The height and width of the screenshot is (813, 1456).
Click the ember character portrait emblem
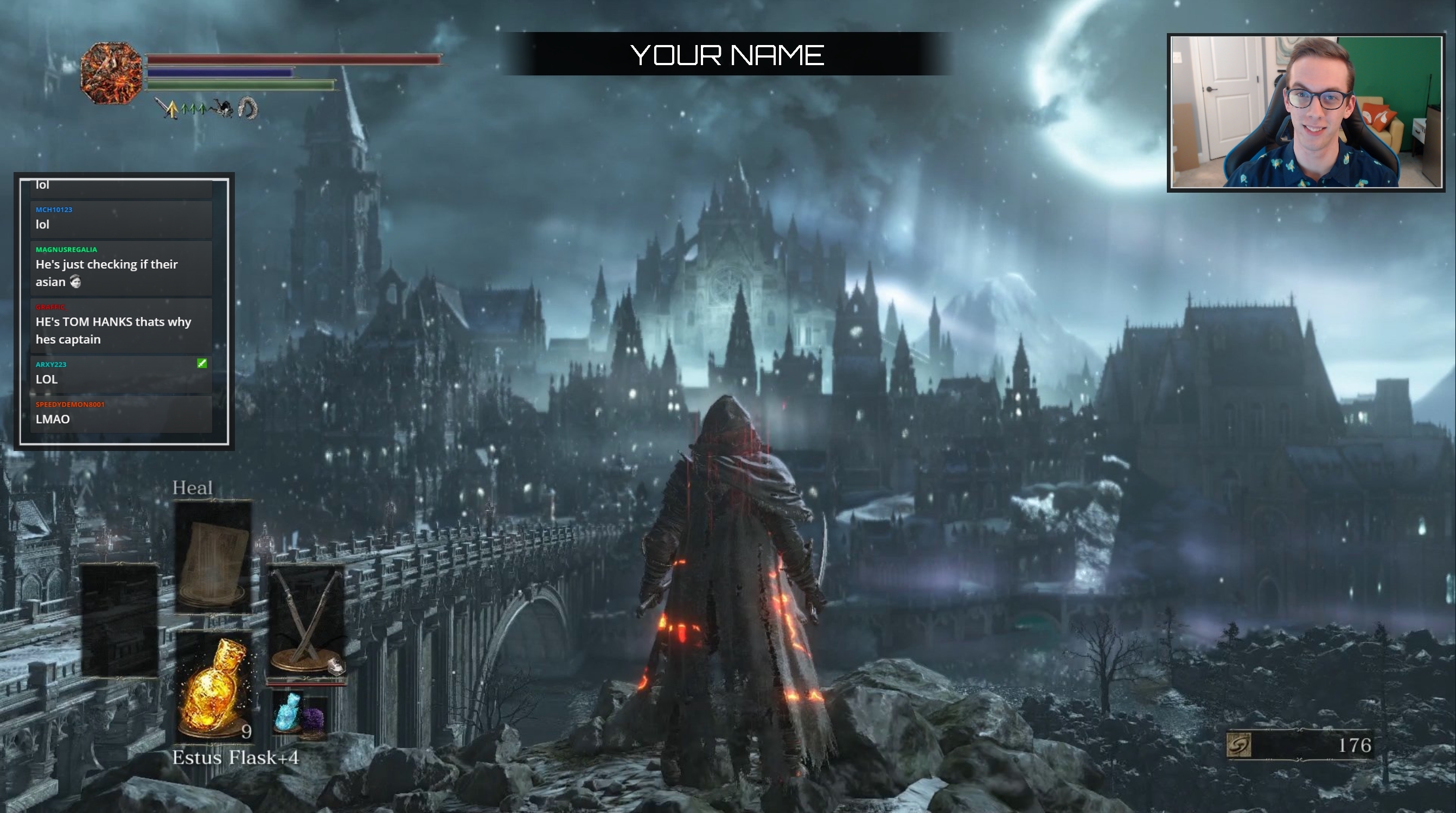(111, 73)
